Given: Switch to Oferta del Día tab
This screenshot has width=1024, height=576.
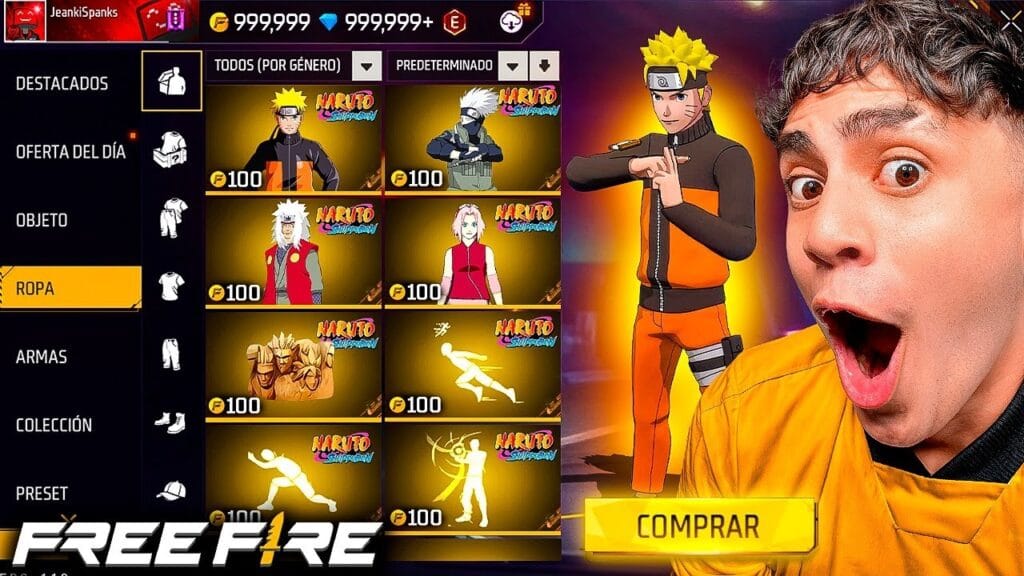Looking at the screenshot, I should (x=70, y=152).
